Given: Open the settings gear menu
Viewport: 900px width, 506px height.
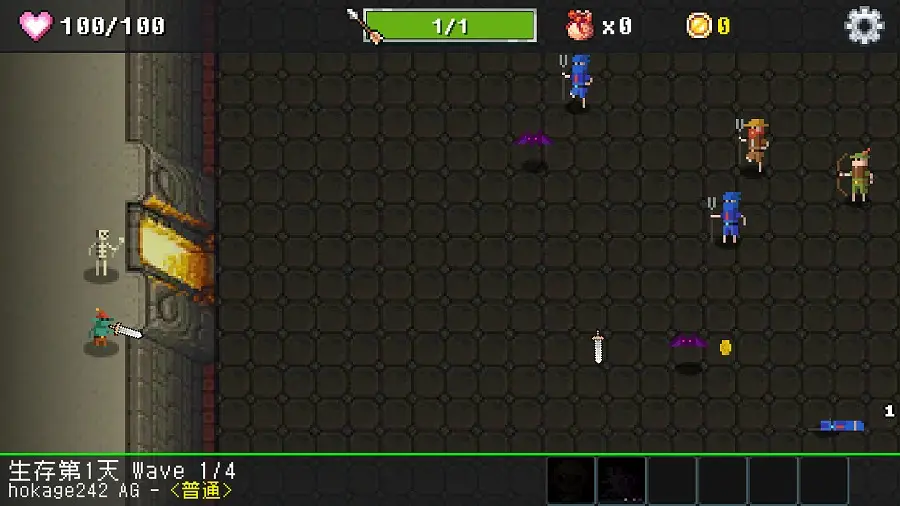Looking at the screenshot, I should [864, 26].
